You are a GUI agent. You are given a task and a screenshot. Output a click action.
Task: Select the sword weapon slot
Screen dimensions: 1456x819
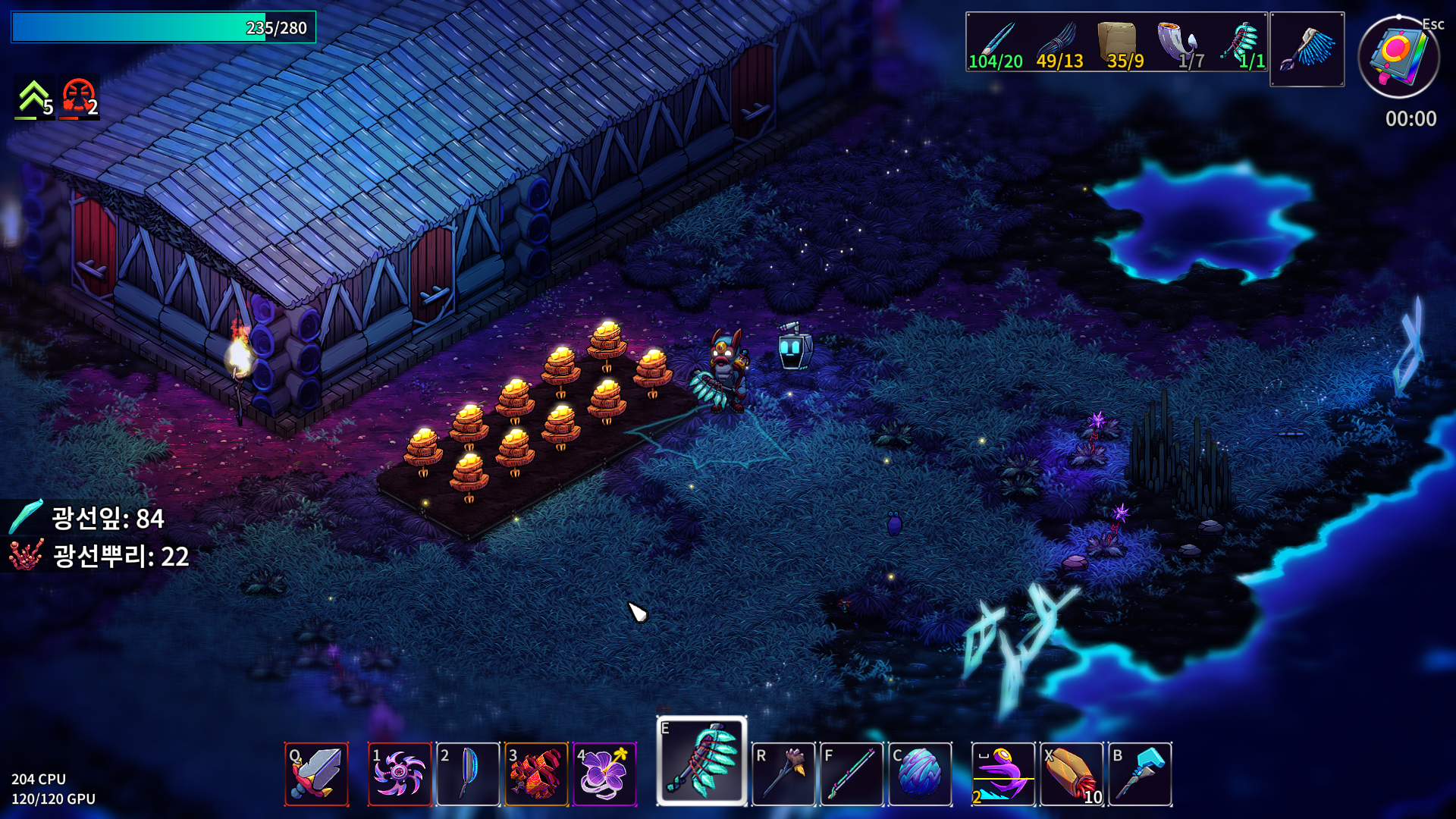316,773
